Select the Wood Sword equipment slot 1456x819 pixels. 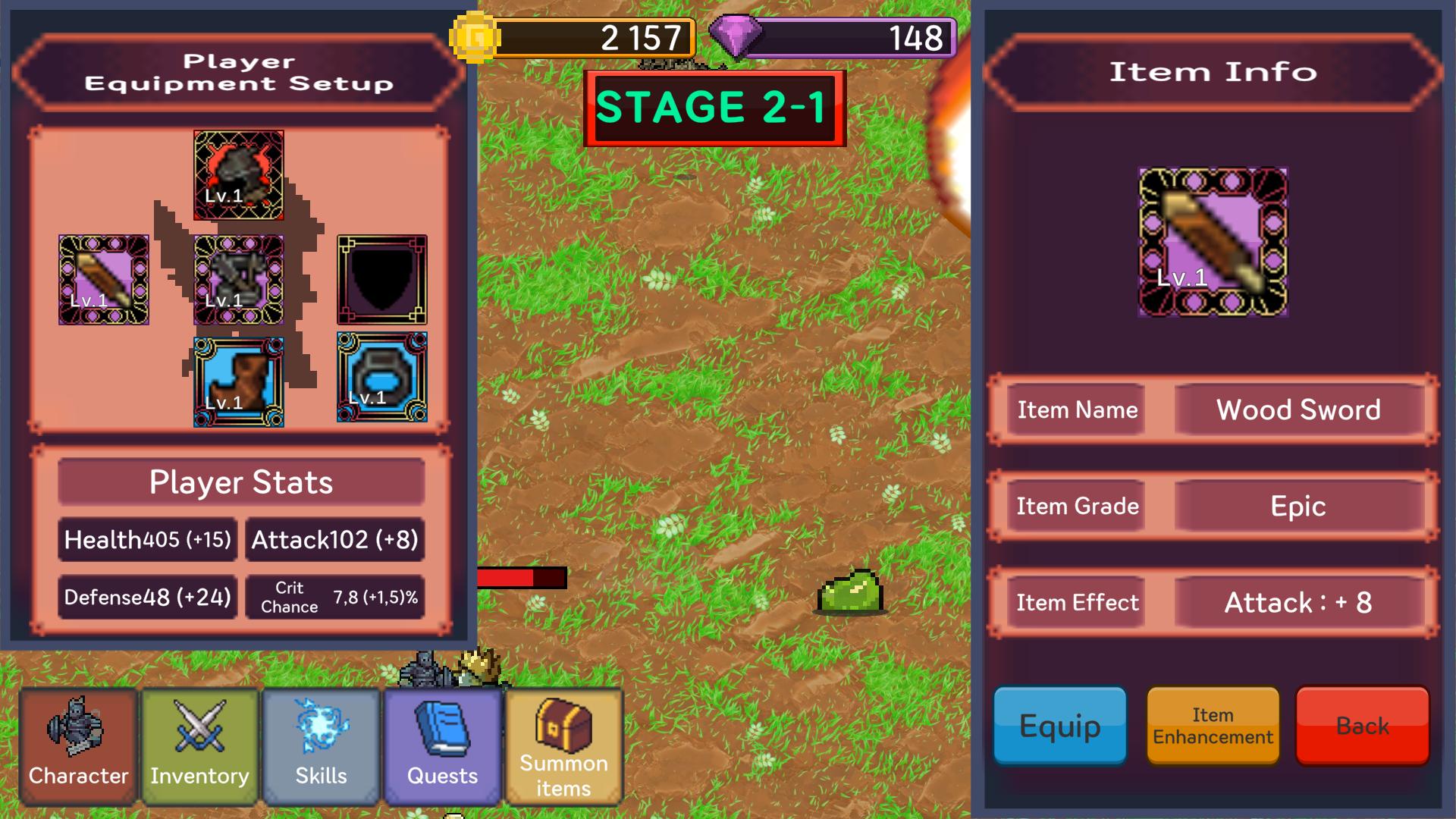pos(102,281)
